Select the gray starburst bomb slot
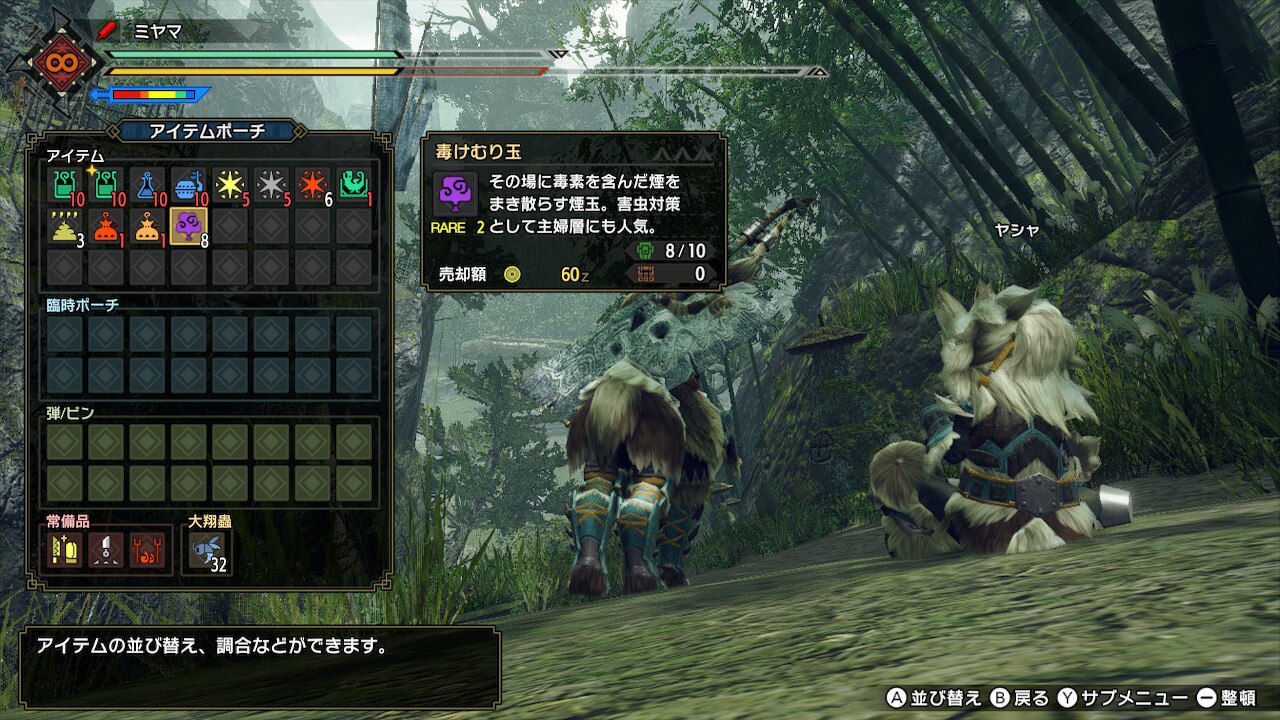Screen dimensions: 1280x720 point(271,185)
